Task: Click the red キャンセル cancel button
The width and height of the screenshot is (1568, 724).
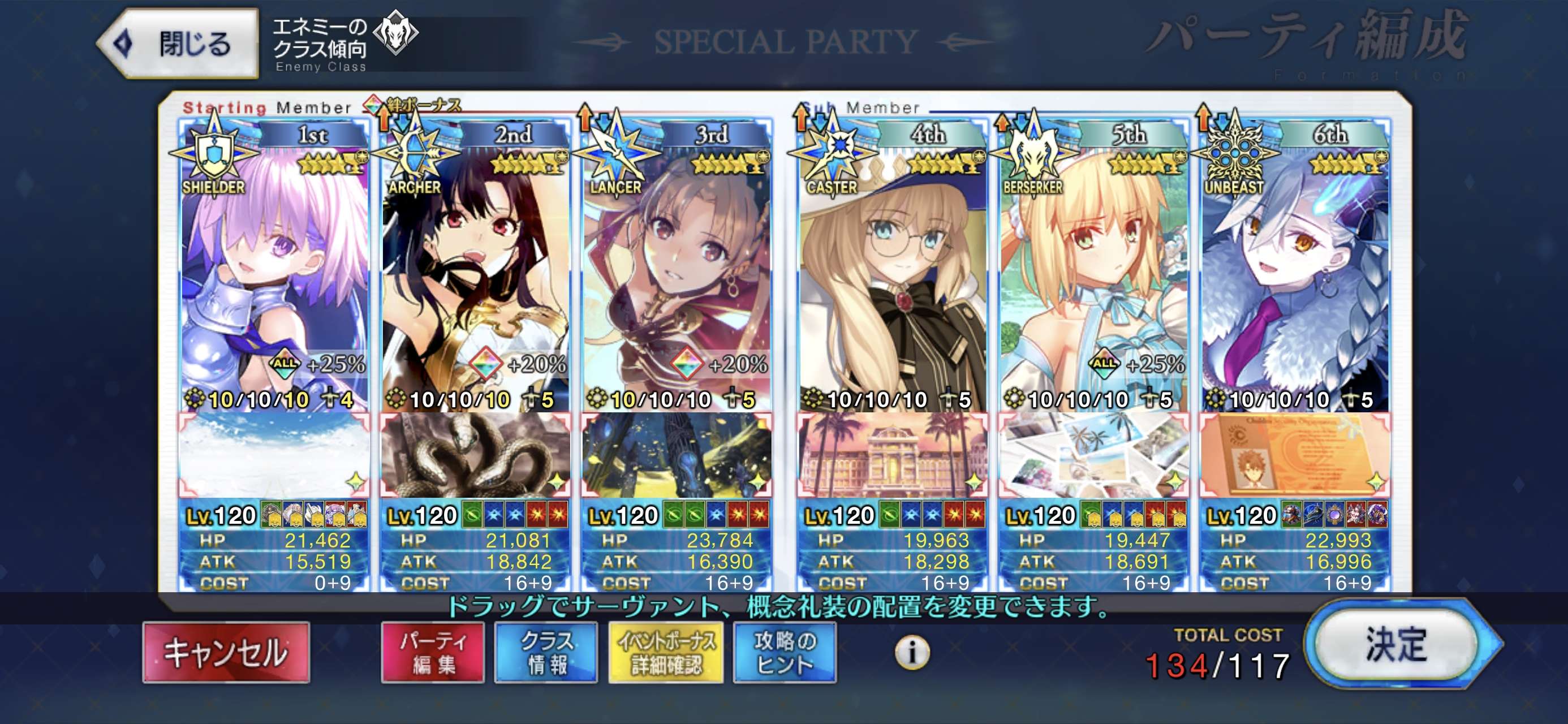Action: coord(226,652)
